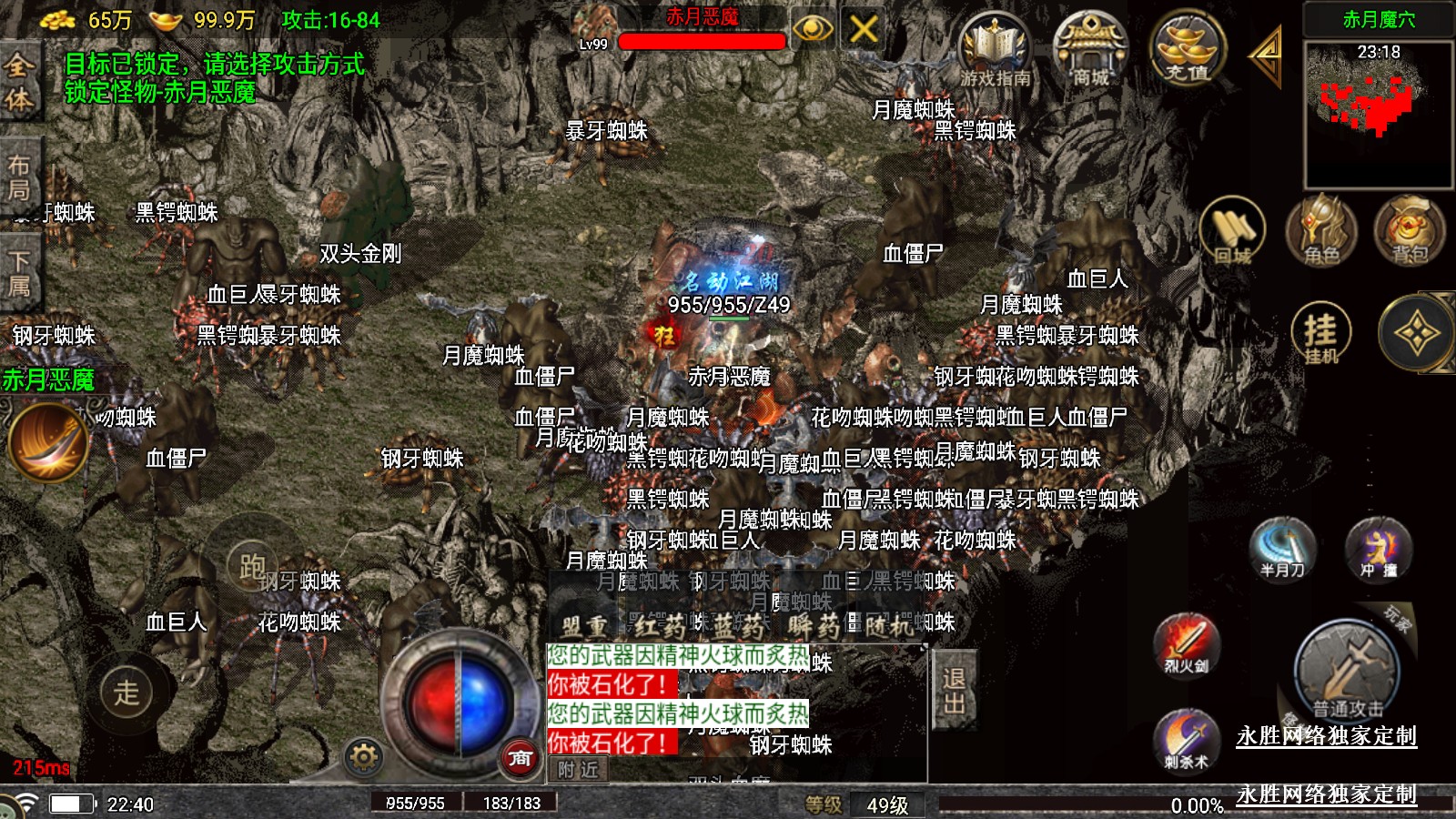1456x819 pixels.
Task: Open the 游戏指南 game guide
Action: click(x=996, y=50)
